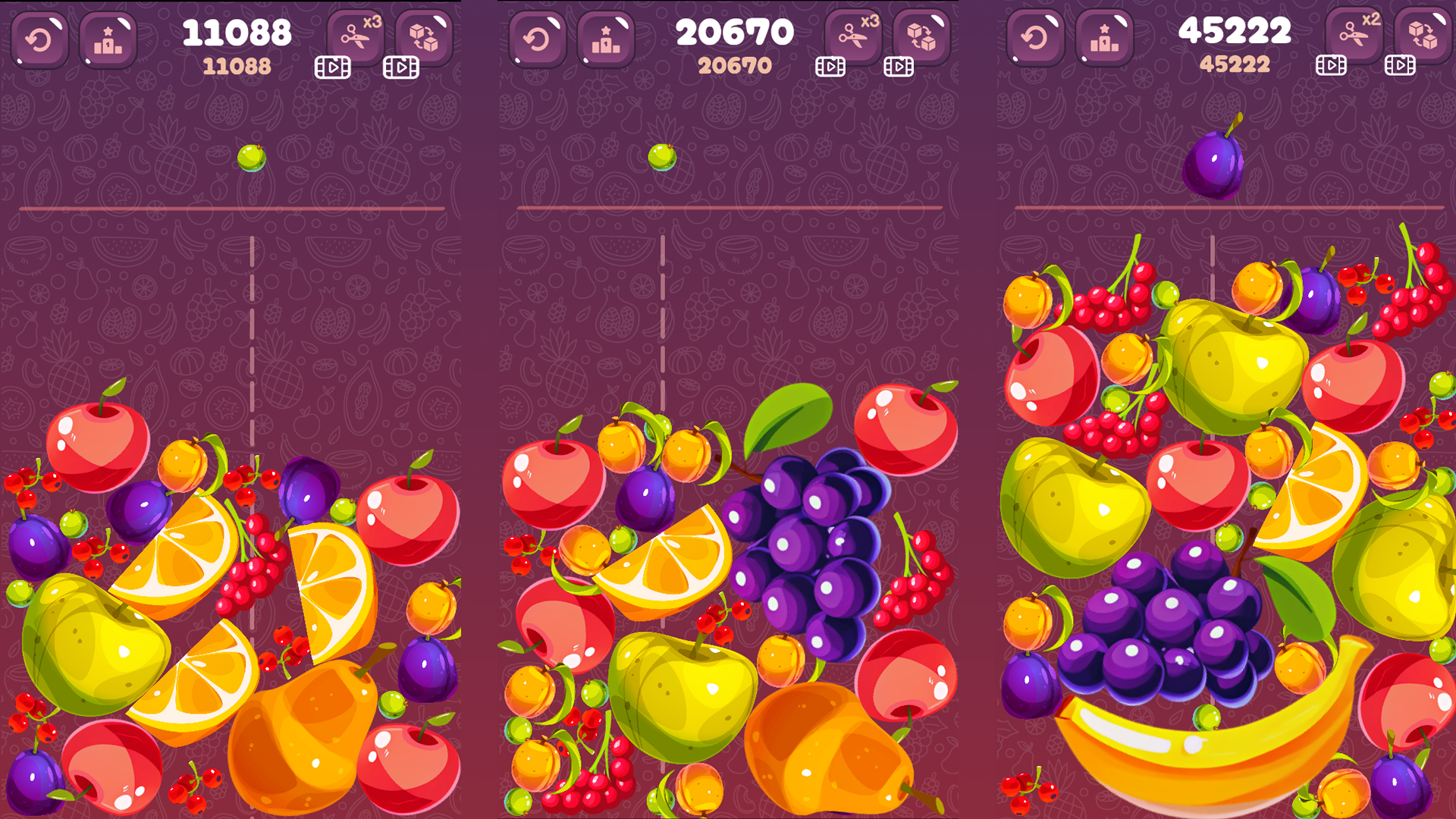Watch ad video under the scissors booster, left panel
Screen dimensions: 1456x819
[331, 67]
